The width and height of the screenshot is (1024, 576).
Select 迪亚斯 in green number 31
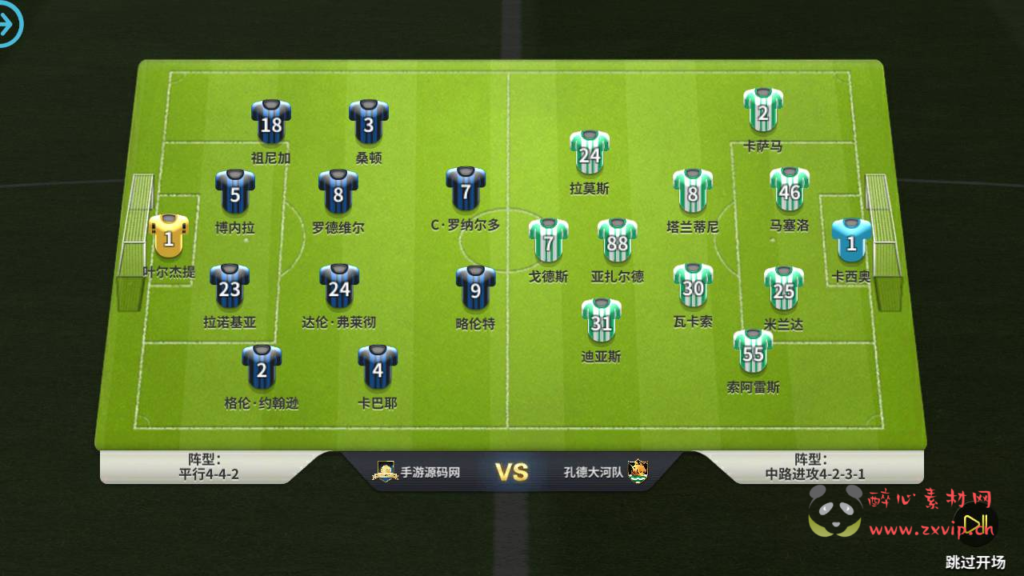(x=601, y=320)
